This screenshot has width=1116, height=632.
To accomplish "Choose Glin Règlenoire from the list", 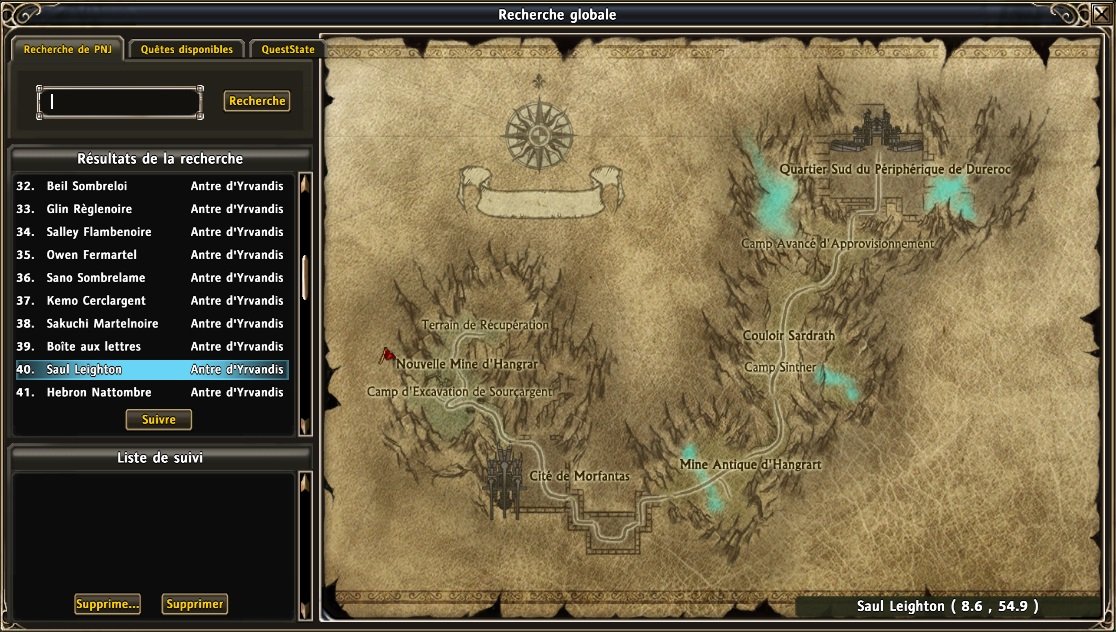I will point(150,209).
